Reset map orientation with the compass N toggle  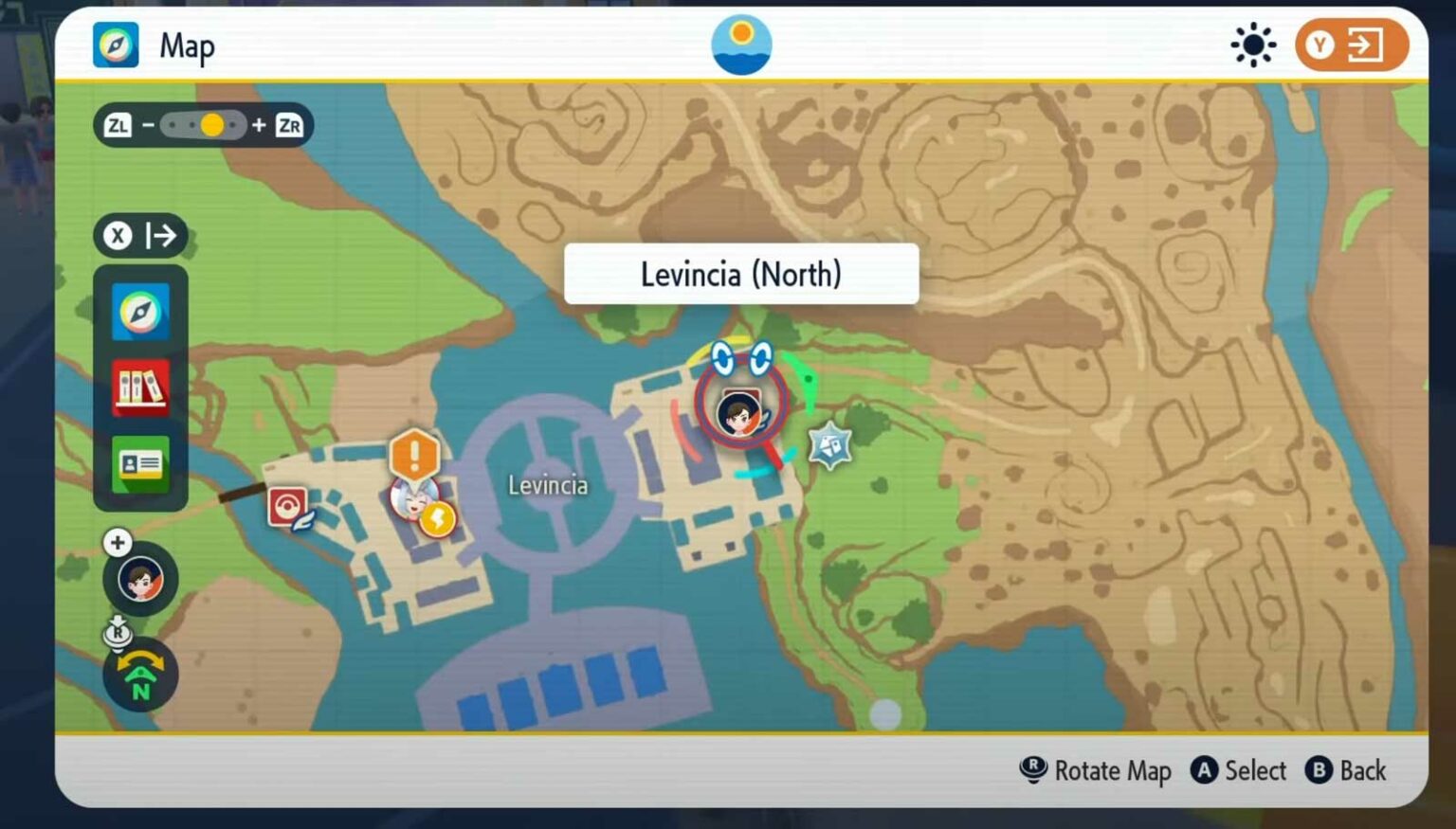[x=139, y=674]
